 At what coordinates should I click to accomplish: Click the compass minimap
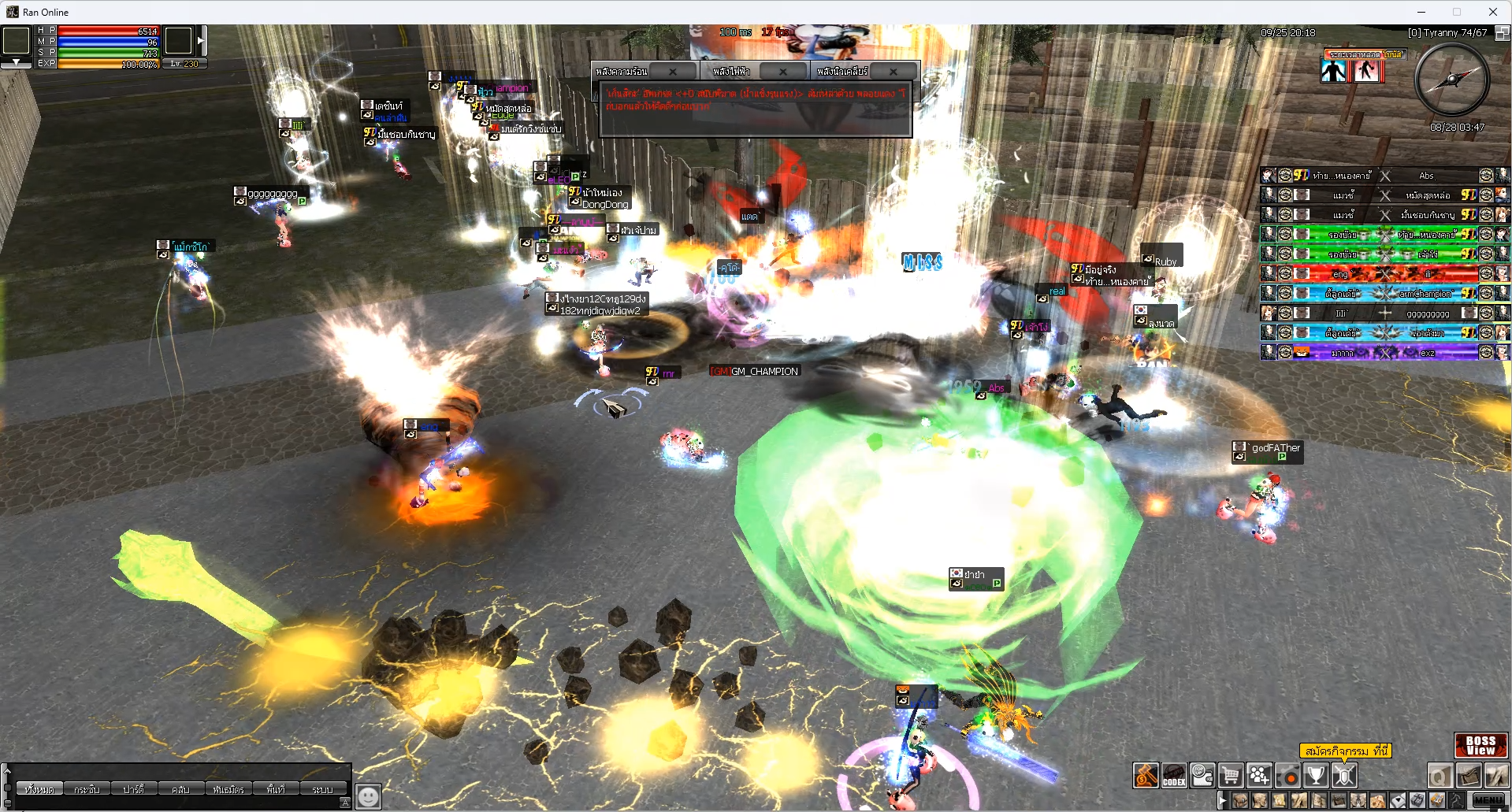[x=1451, y=80]
